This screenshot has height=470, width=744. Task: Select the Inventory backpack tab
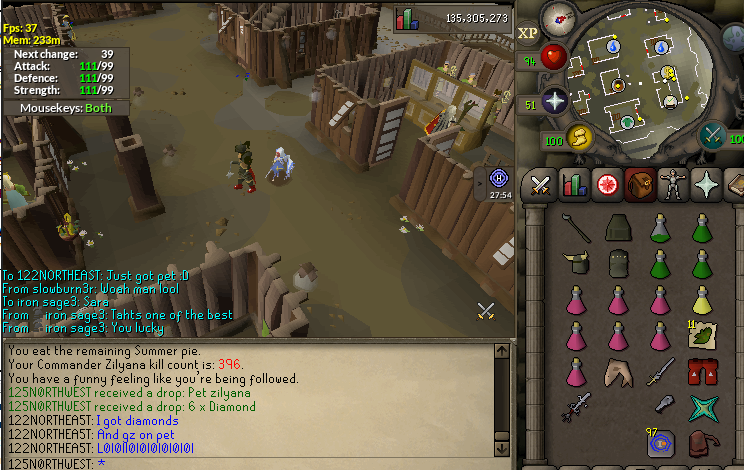pyautogui.click(x=639, y=185)
